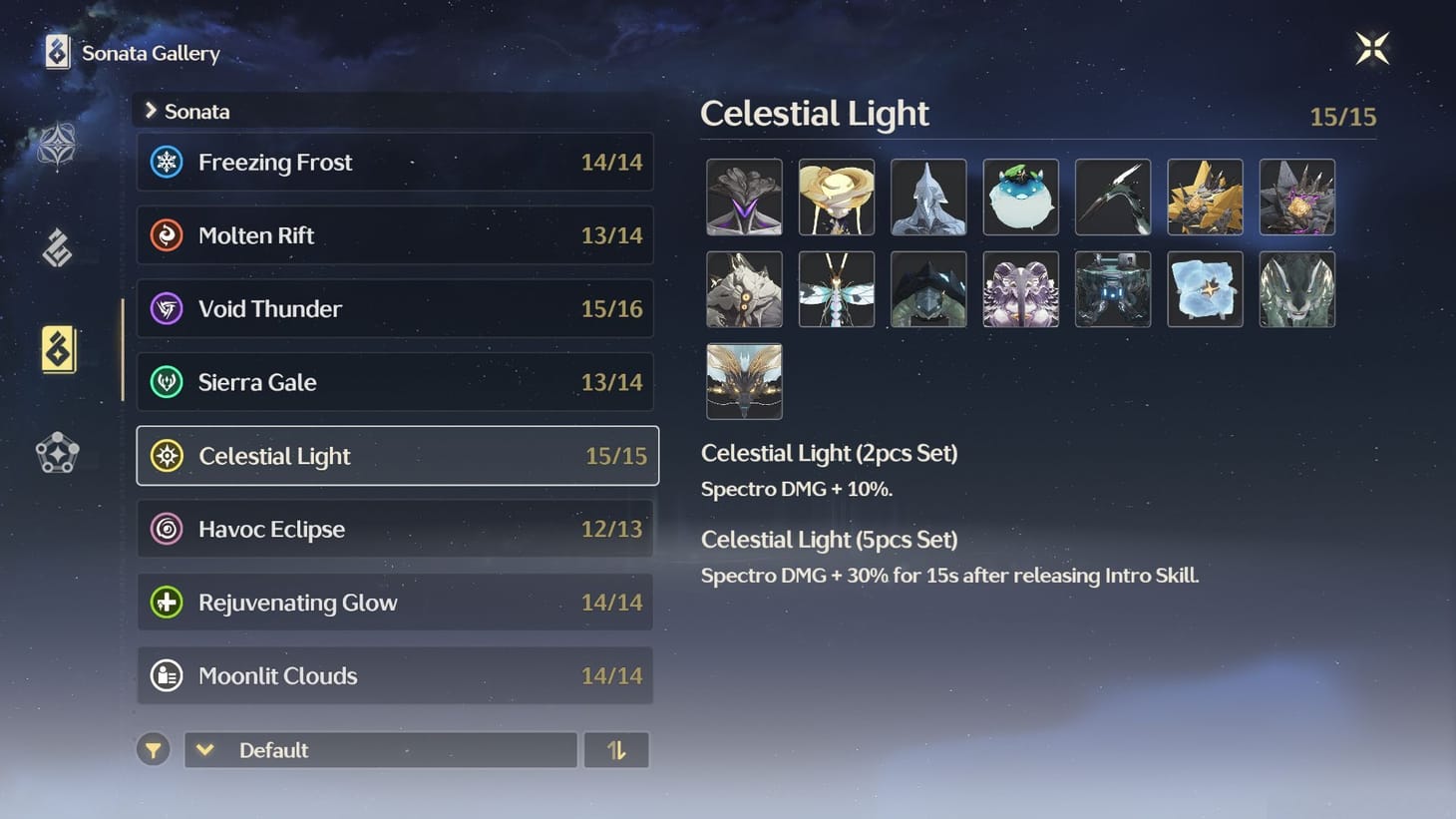1456x819 pixels.
Task: Select the star emblem icon in the sidebar
Action: [x=57, y=146]
